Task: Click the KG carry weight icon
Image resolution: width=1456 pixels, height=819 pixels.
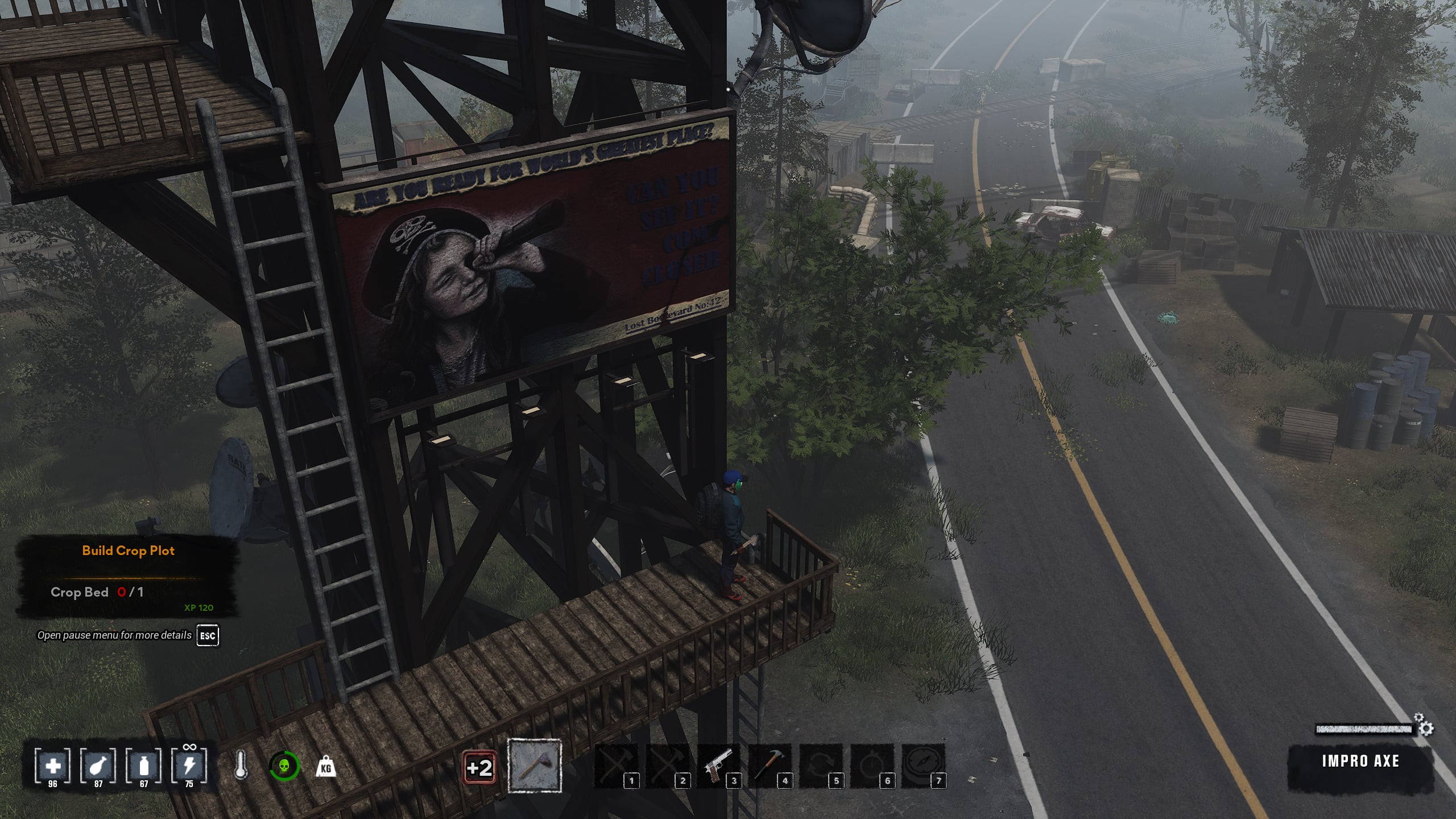Action: [326, 767]
